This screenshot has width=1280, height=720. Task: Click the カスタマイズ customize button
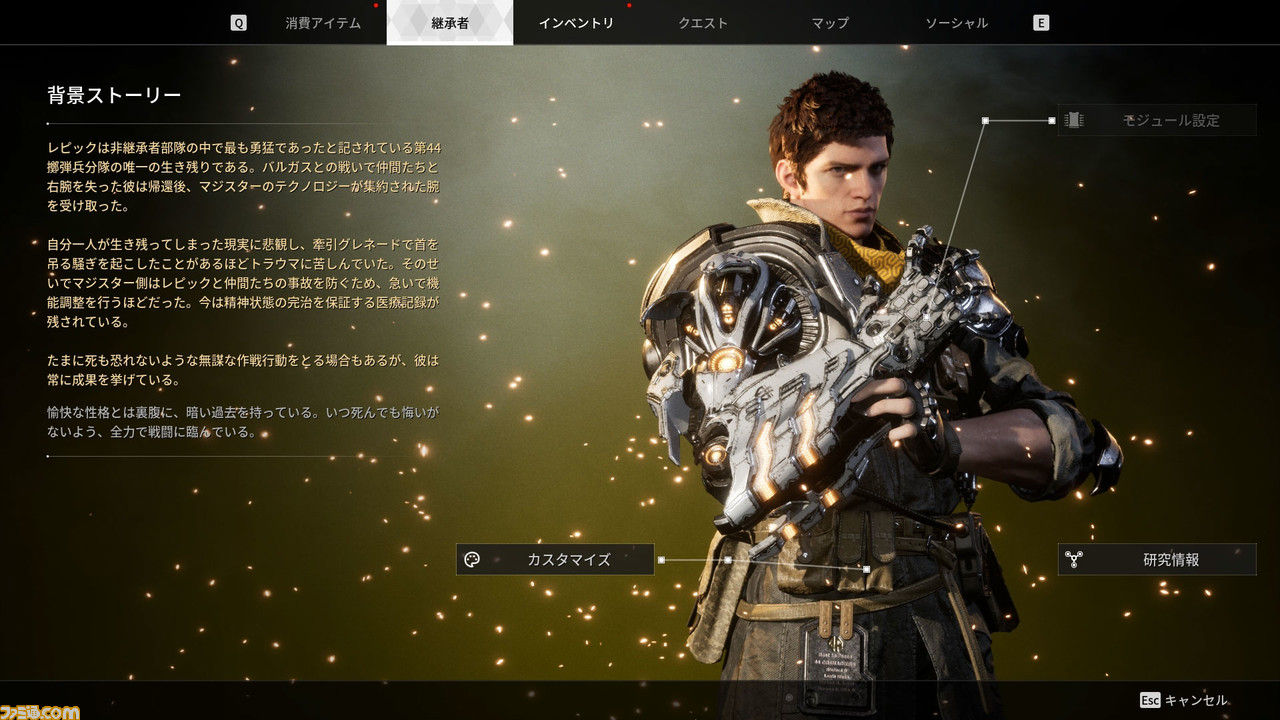(x=555, y=560)
